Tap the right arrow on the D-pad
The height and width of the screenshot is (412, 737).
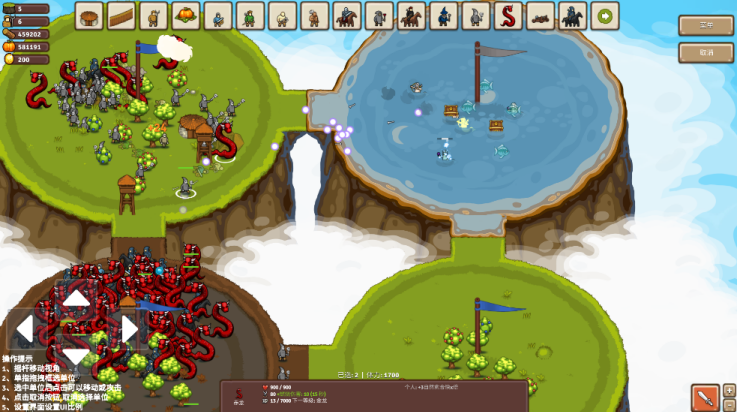pos(128,329)
